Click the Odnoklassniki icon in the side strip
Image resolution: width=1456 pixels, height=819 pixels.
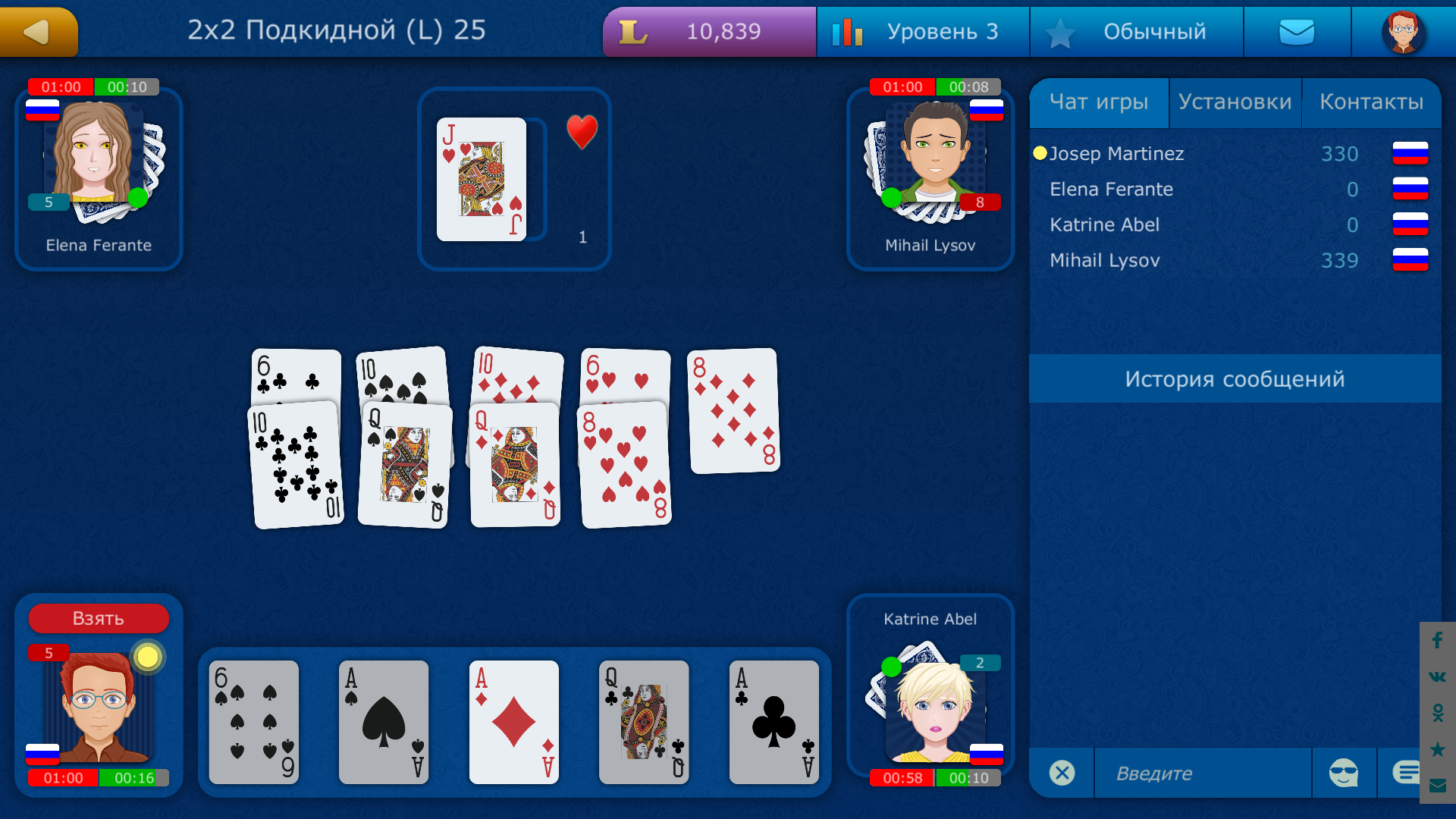point(1436,714)
